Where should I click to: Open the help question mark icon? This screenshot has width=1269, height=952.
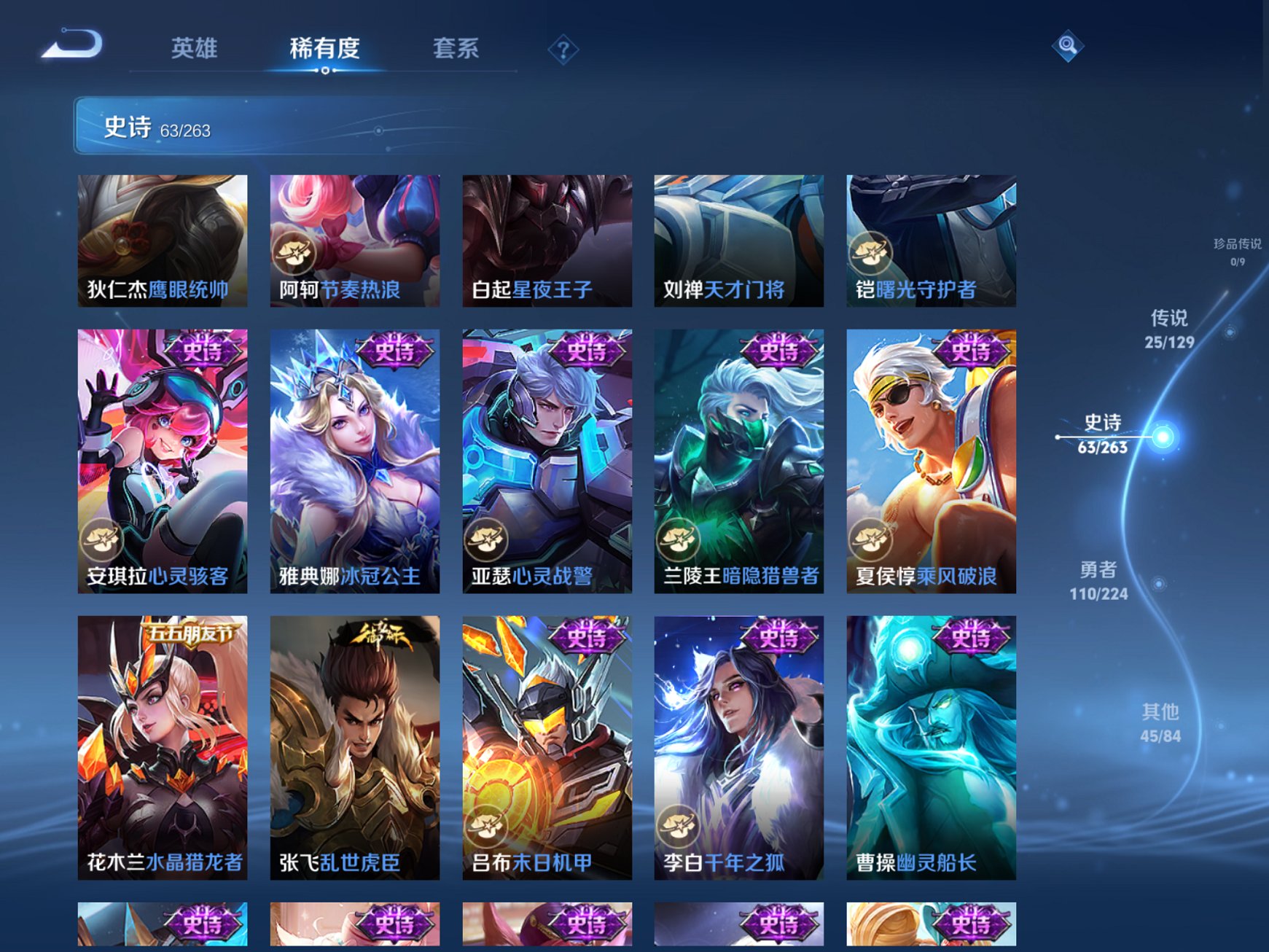coord(561,48)
